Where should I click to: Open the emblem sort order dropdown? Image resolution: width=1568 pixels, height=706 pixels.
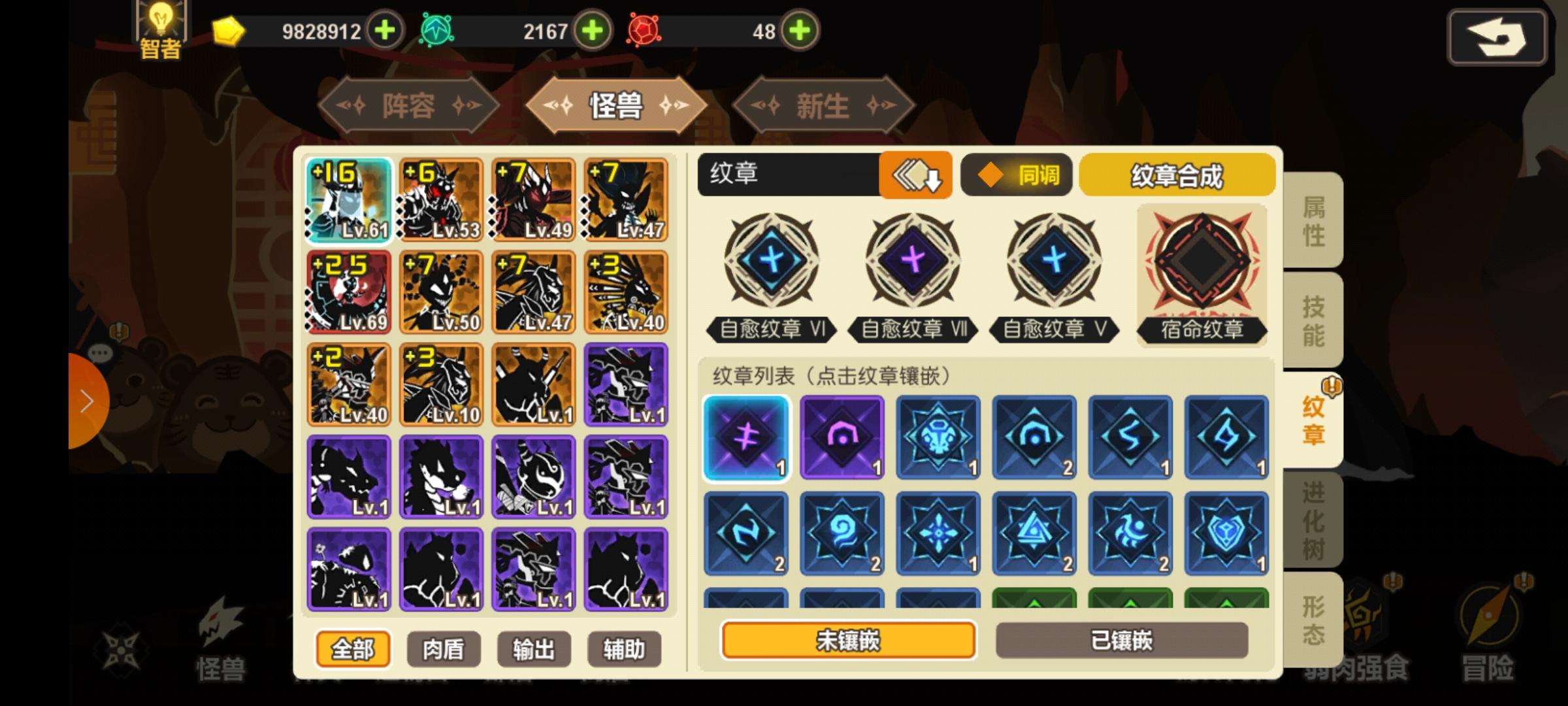pos(916,175)
